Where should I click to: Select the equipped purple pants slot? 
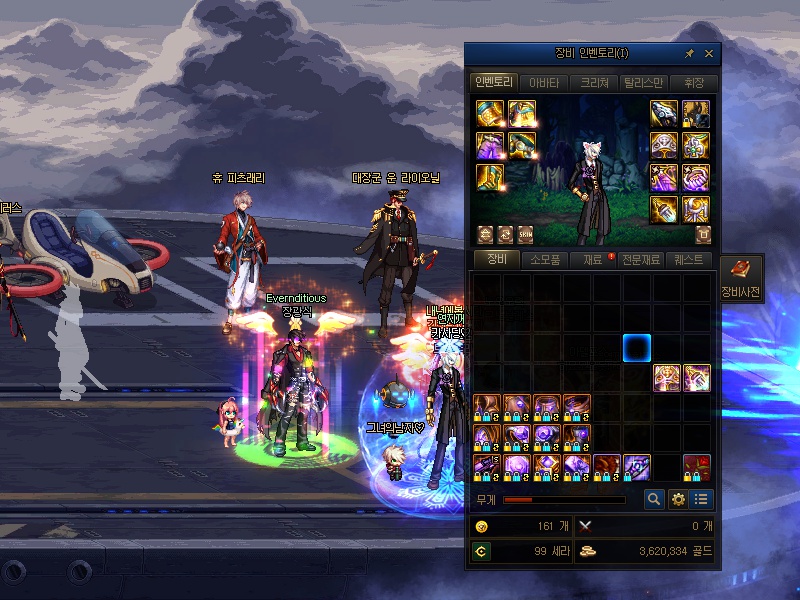coord(489,145)
